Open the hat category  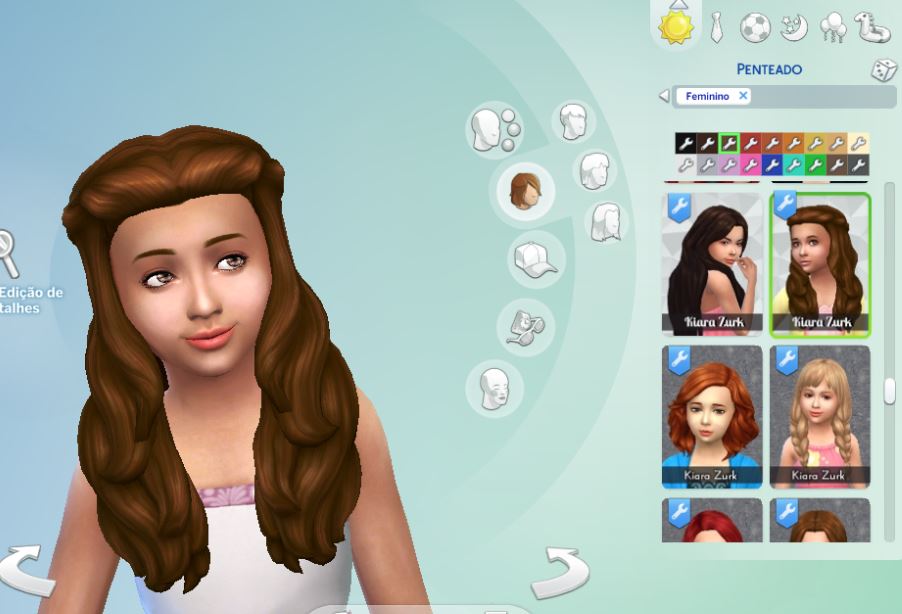[535, 260]
